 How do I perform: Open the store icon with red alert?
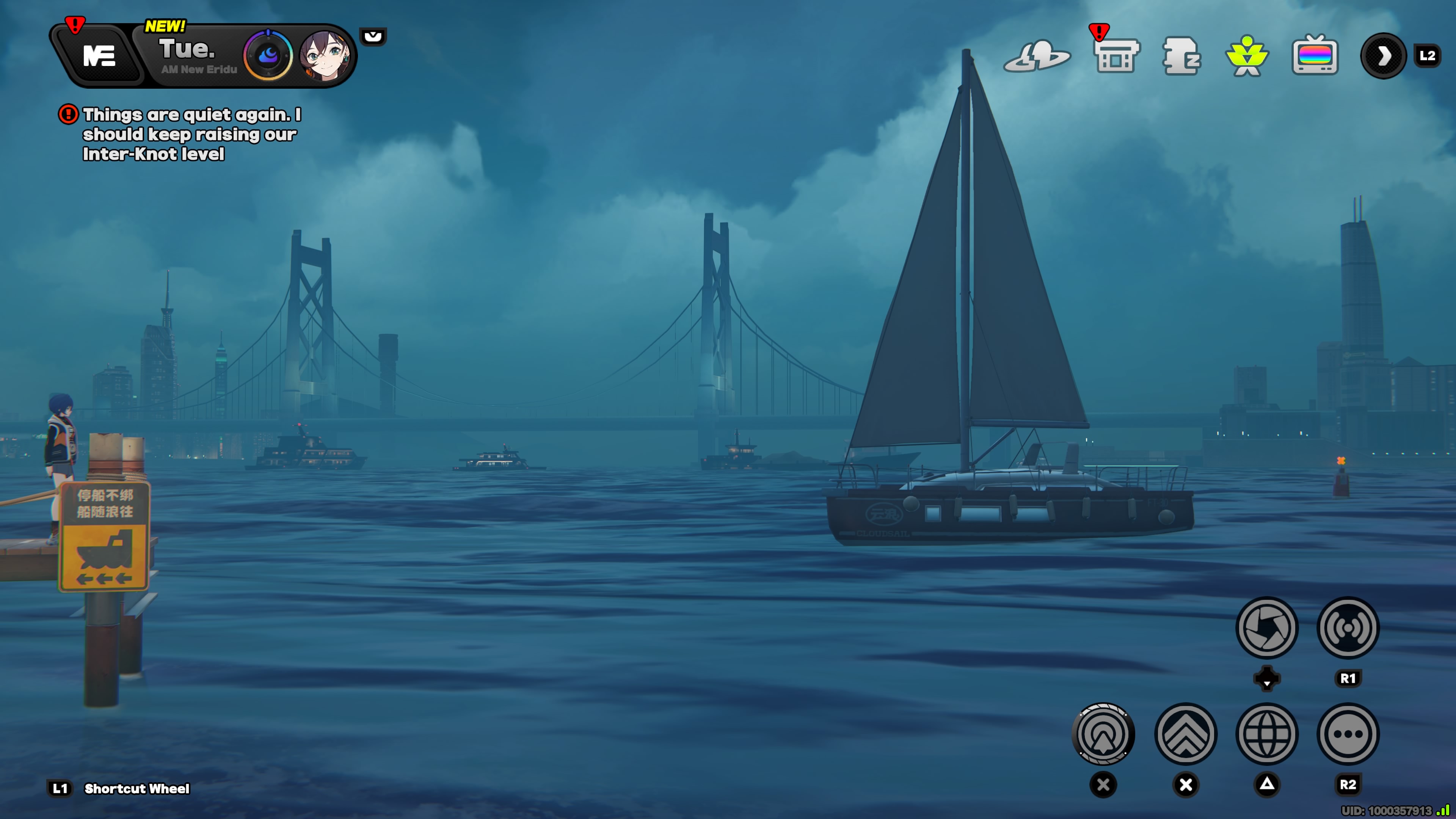(1116, 56)
